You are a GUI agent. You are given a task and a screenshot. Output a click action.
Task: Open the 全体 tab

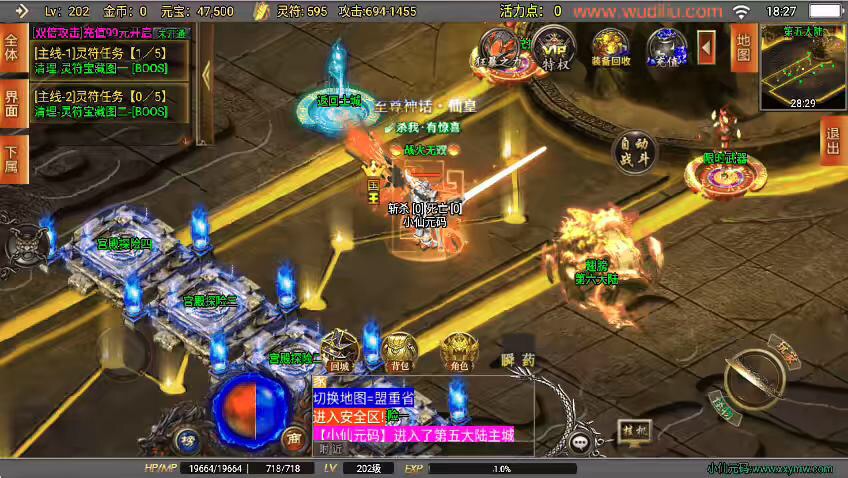point(12,50)
